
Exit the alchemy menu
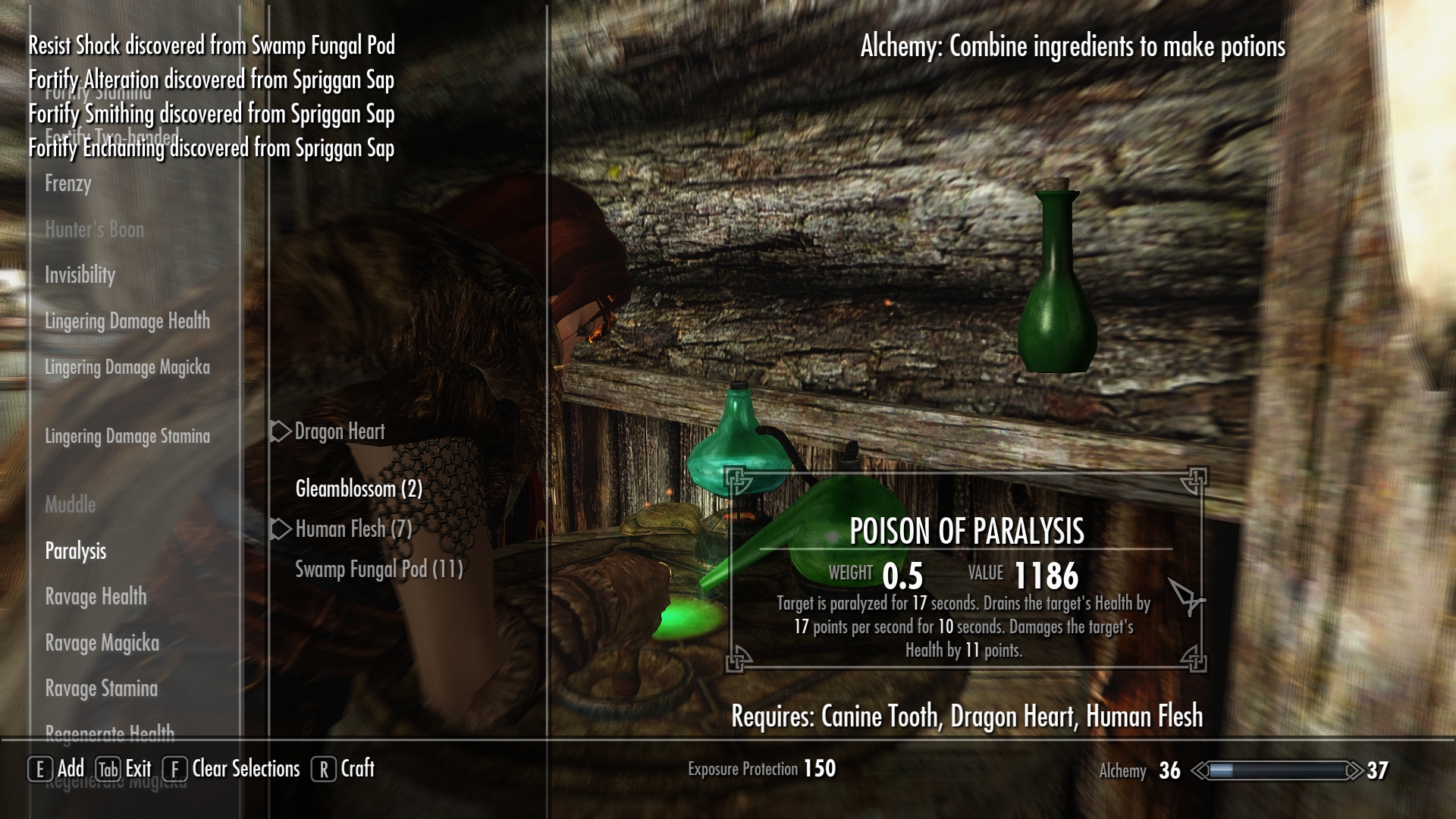(124, 769)
